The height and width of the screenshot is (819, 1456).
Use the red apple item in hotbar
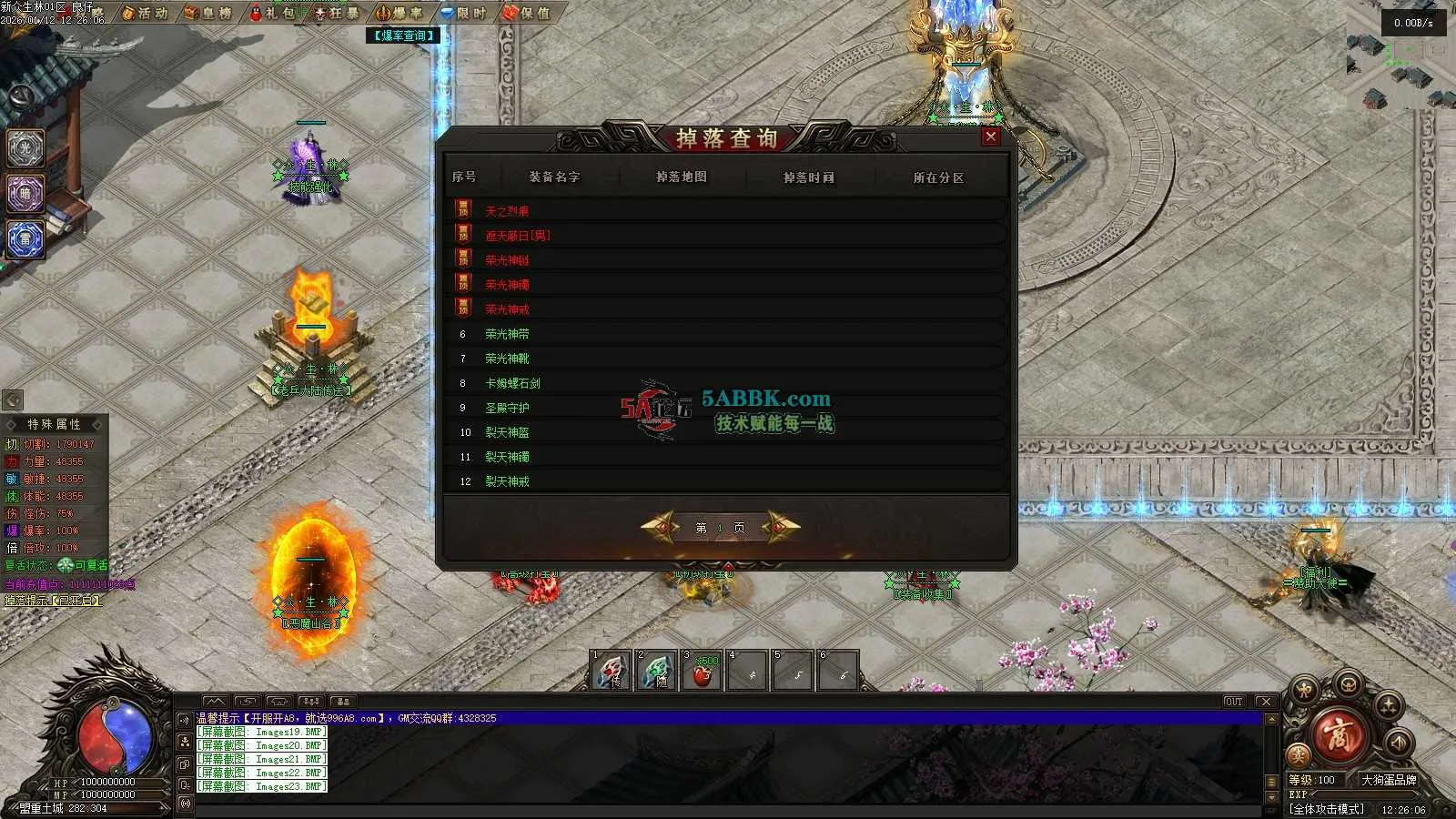pos(703,672)
